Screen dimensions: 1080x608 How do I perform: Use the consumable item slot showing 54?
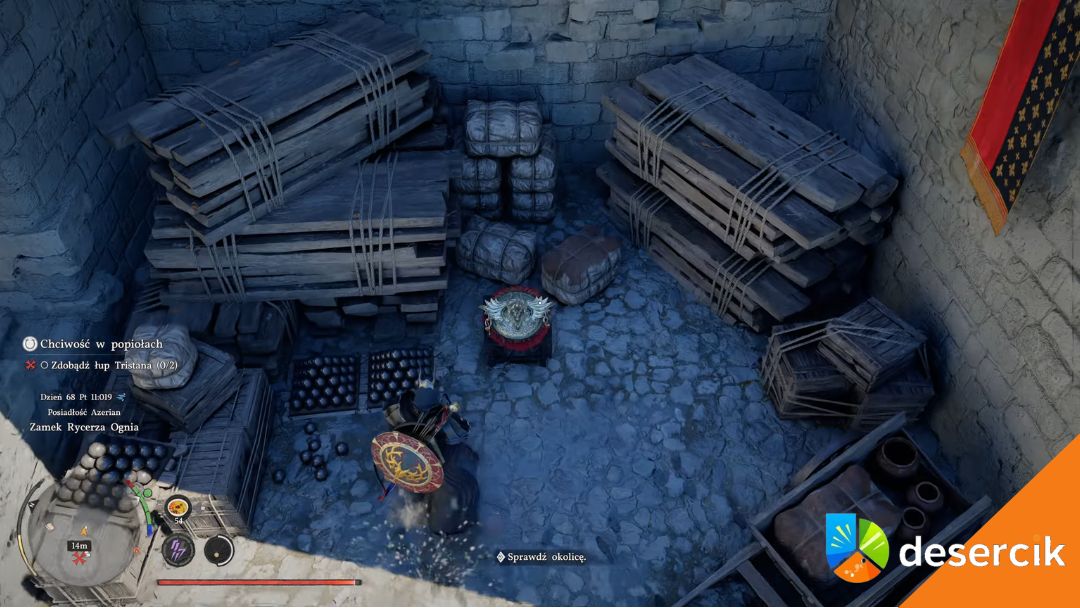pos(178,509)
